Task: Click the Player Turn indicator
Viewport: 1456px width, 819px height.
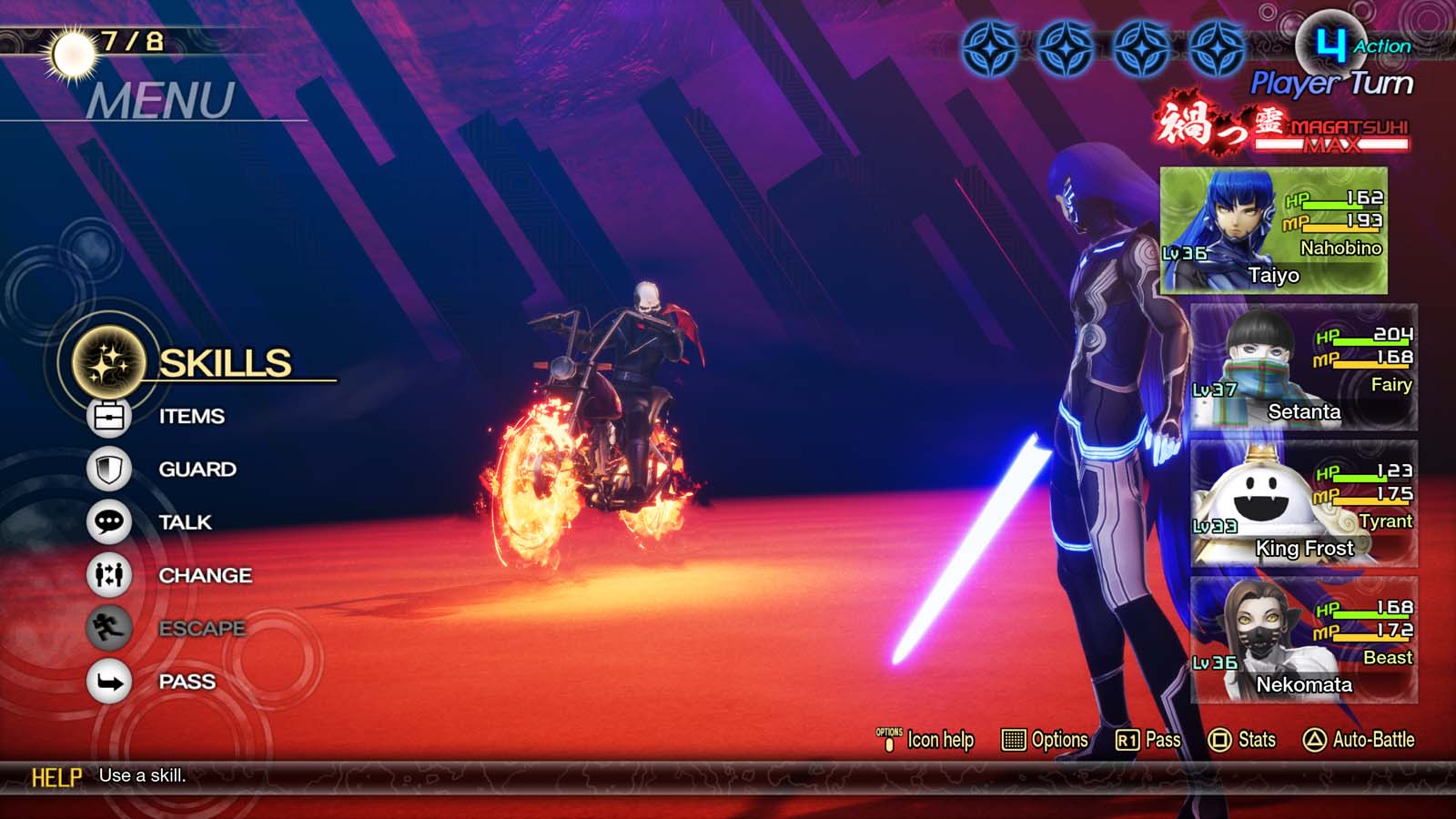Action: point(1330,82)
